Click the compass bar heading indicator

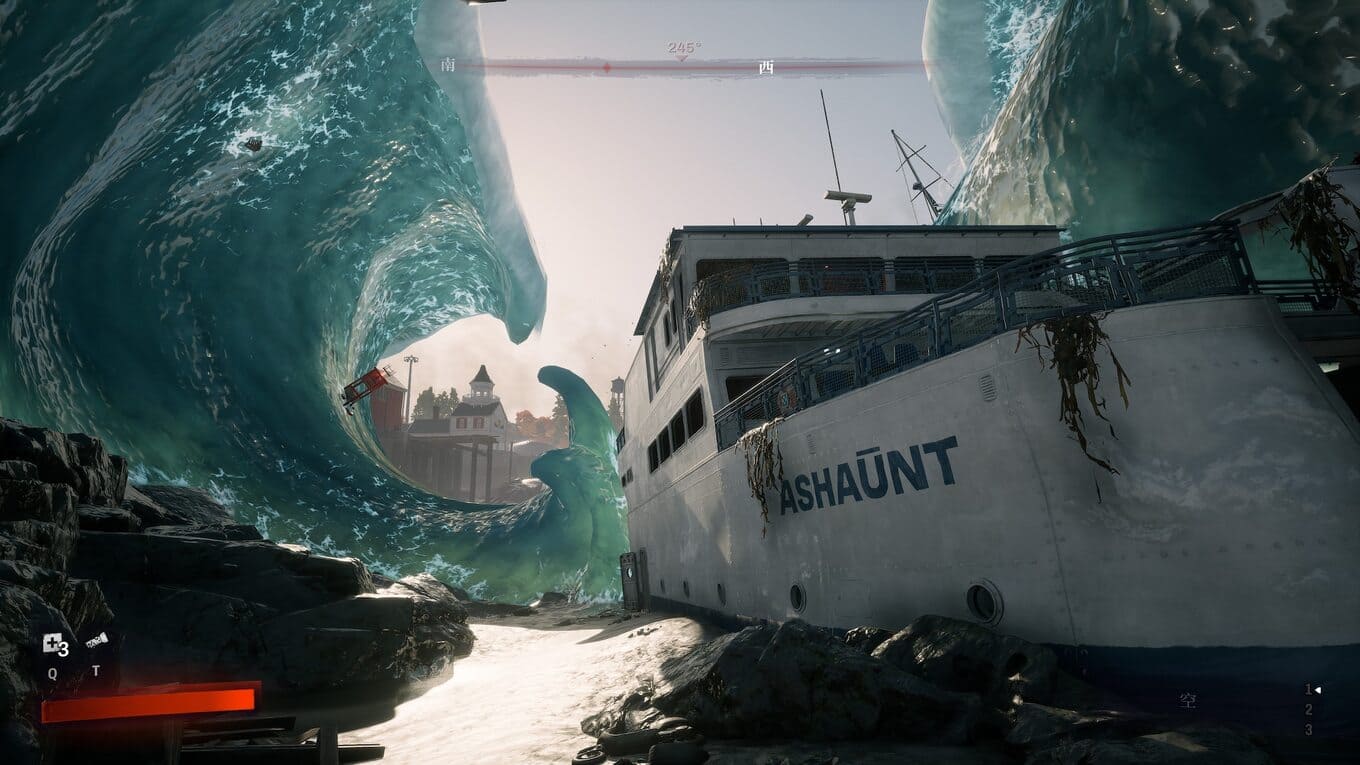click(684, 49)
